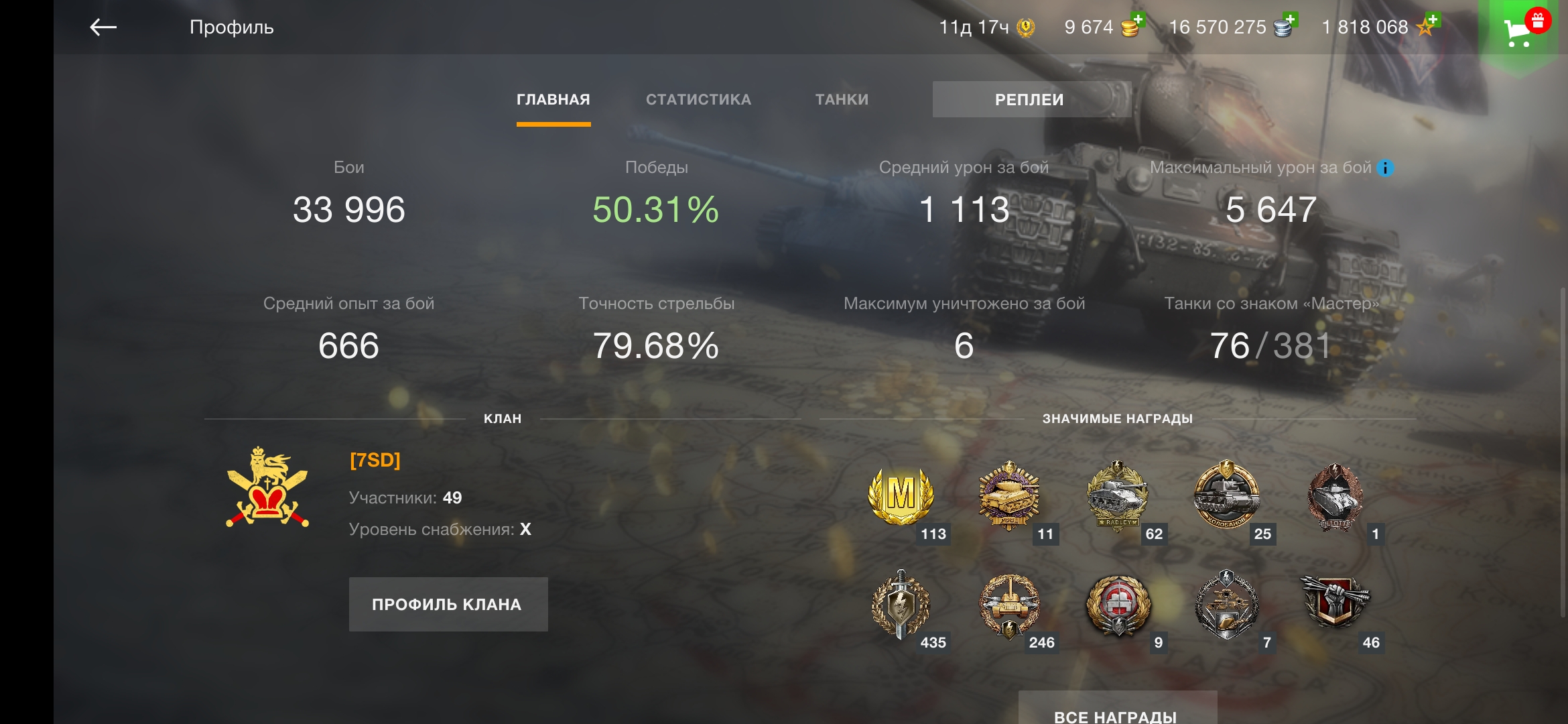Open the Реплеи section
Screen dimensions: 1568x724
(x=1031, y=100)
